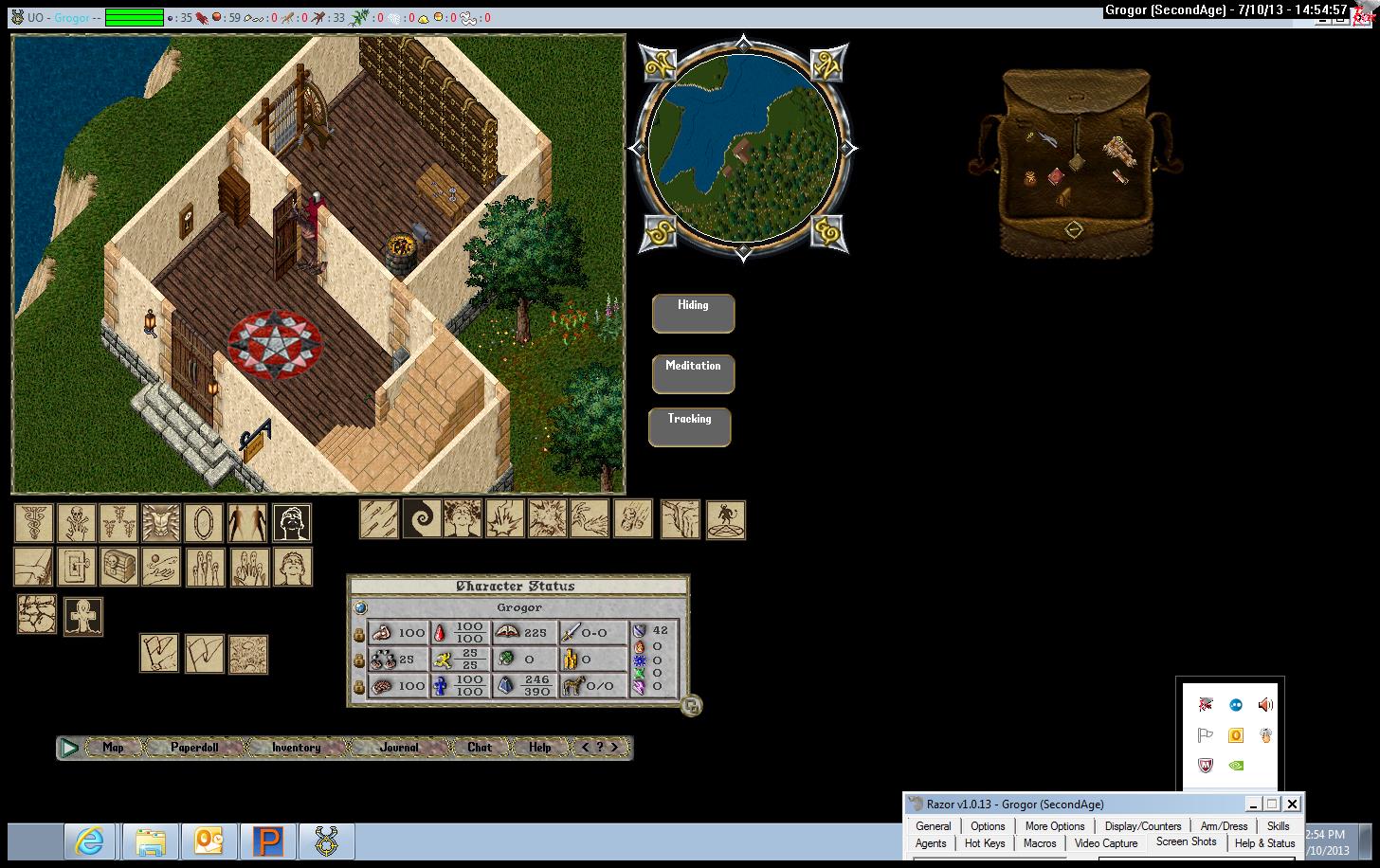The image size is (1380, 868).
Task: Cast the black spiral spell icon
Action: coord(422,519)
